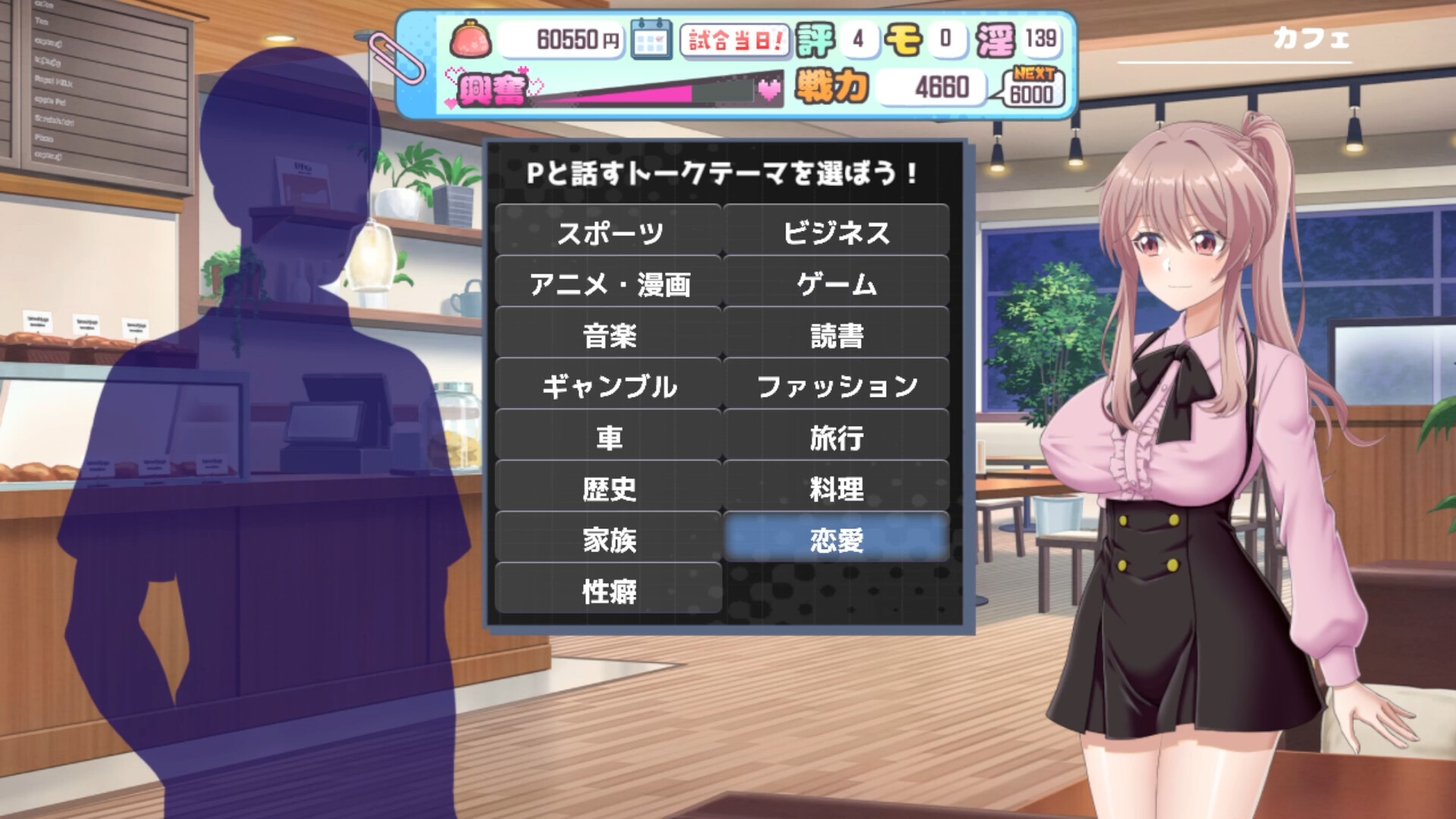Image resolution: width=1456 pixels, height=819 pixels.
Task: Select the 料理 theme
Action: 836,488
